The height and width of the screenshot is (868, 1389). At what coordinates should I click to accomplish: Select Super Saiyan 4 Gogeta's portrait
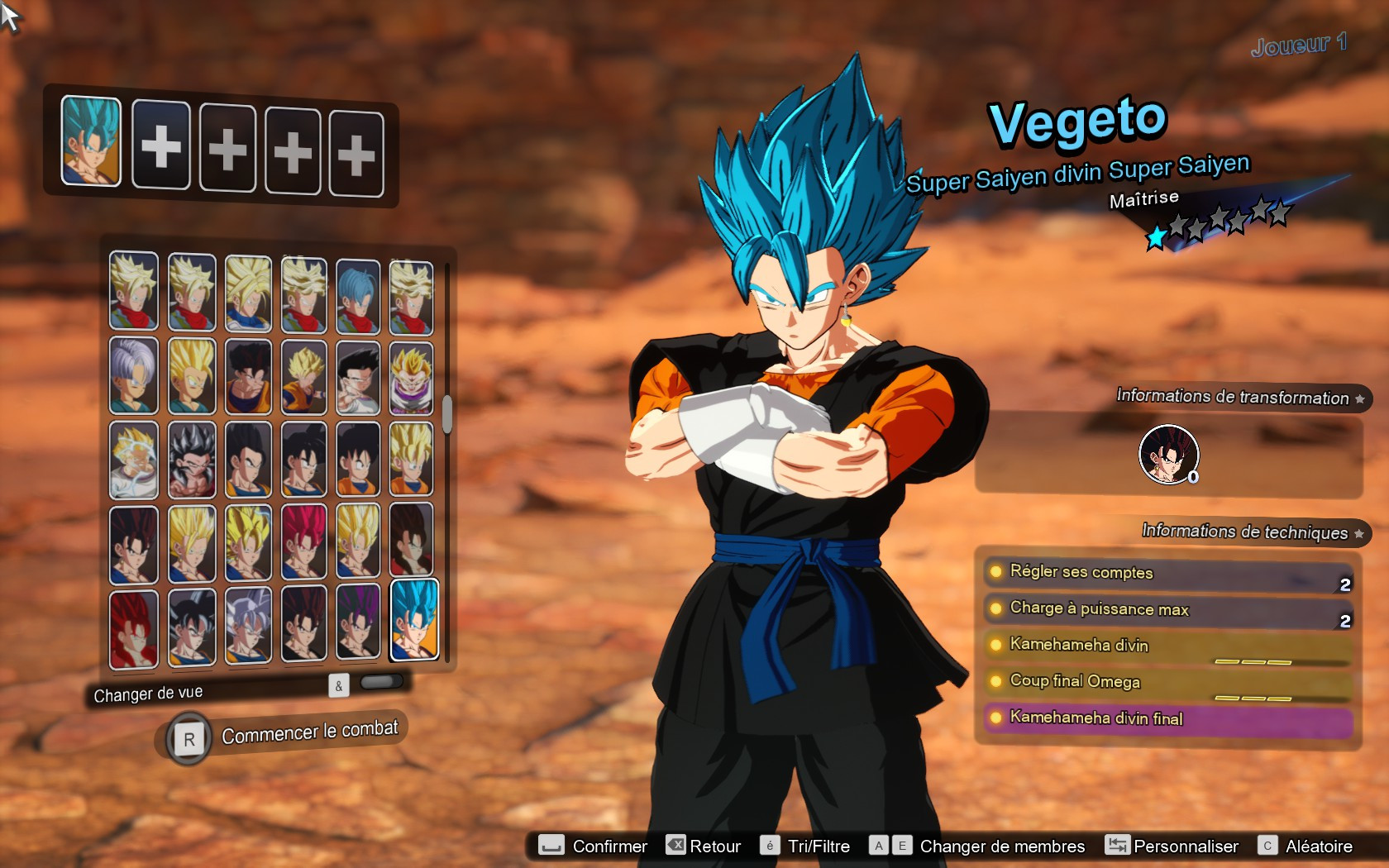tap(134, 628)
